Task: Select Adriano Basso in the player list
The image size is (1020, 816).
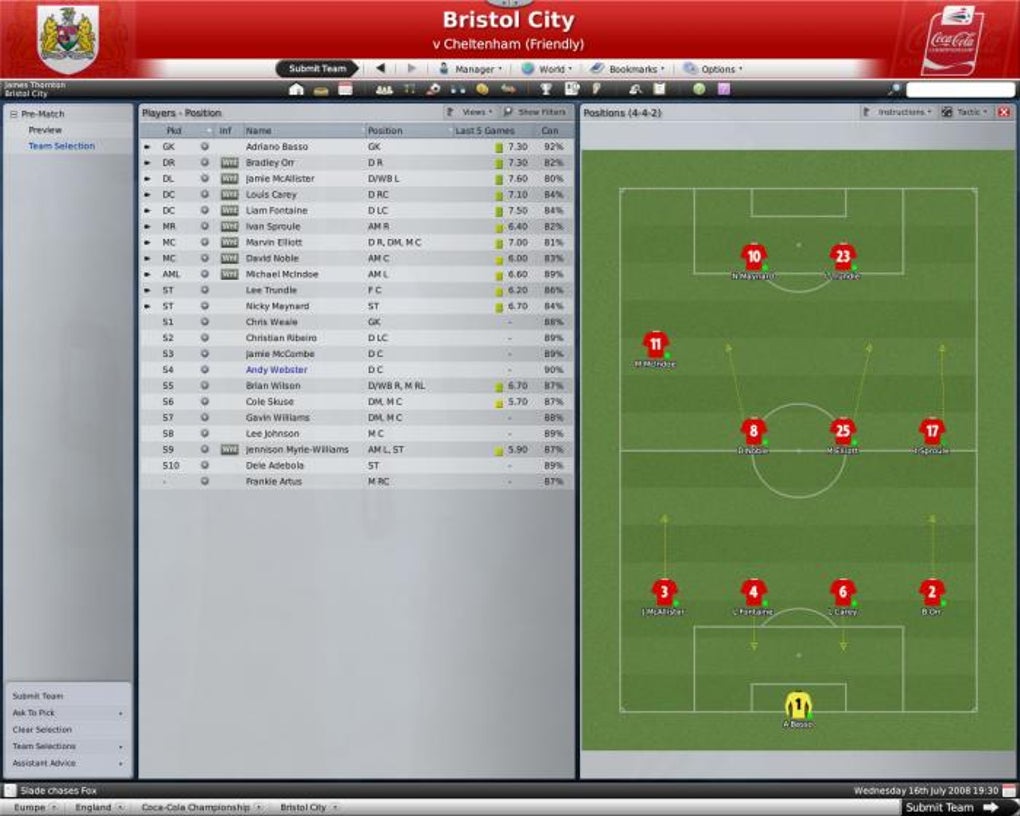Action: tap(277, 147)
